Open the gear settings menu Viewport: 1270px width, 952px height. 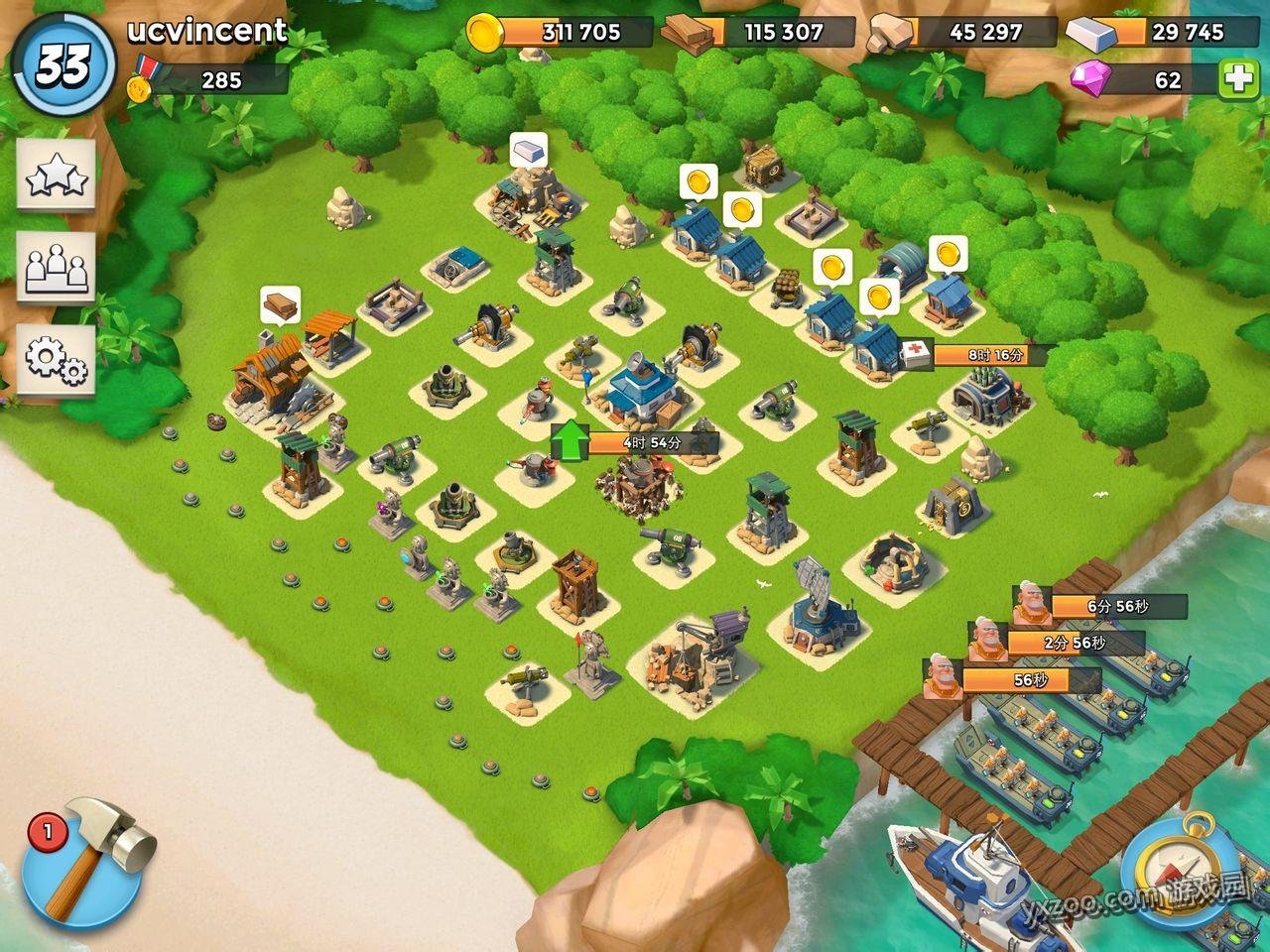(x=56, y=359)
